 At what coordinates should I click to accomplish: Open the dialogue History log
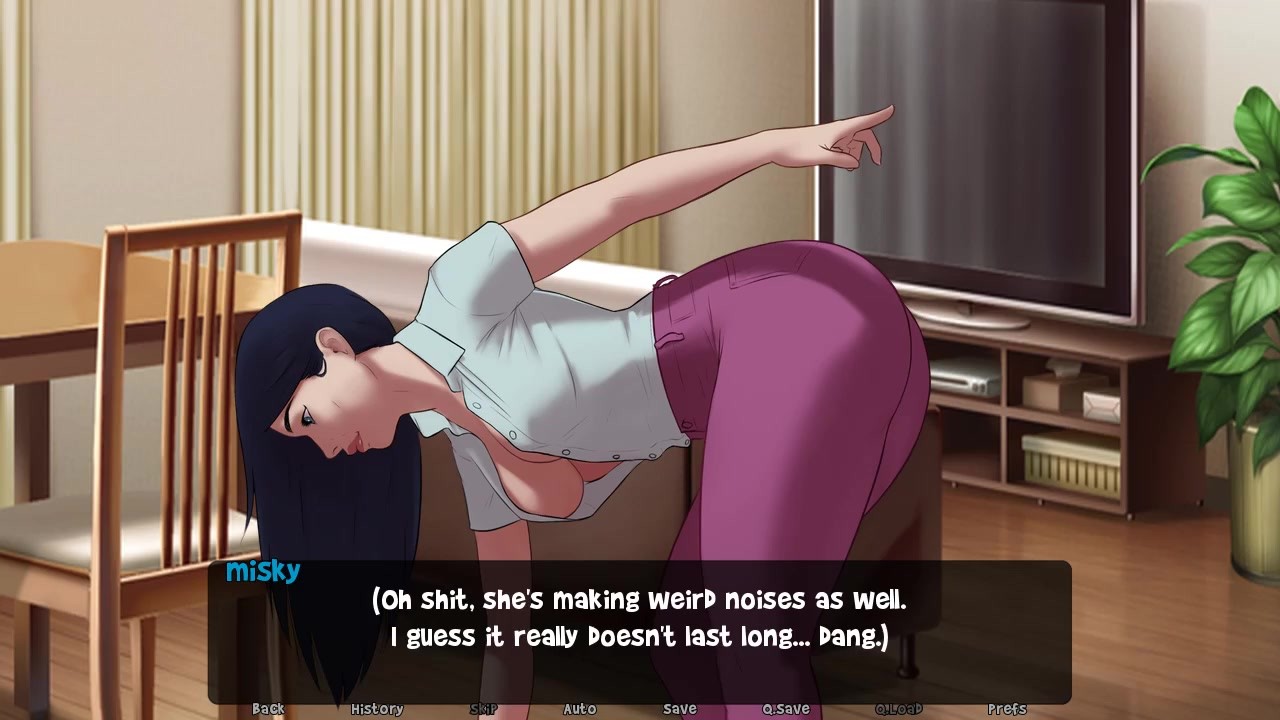point(377,708)
